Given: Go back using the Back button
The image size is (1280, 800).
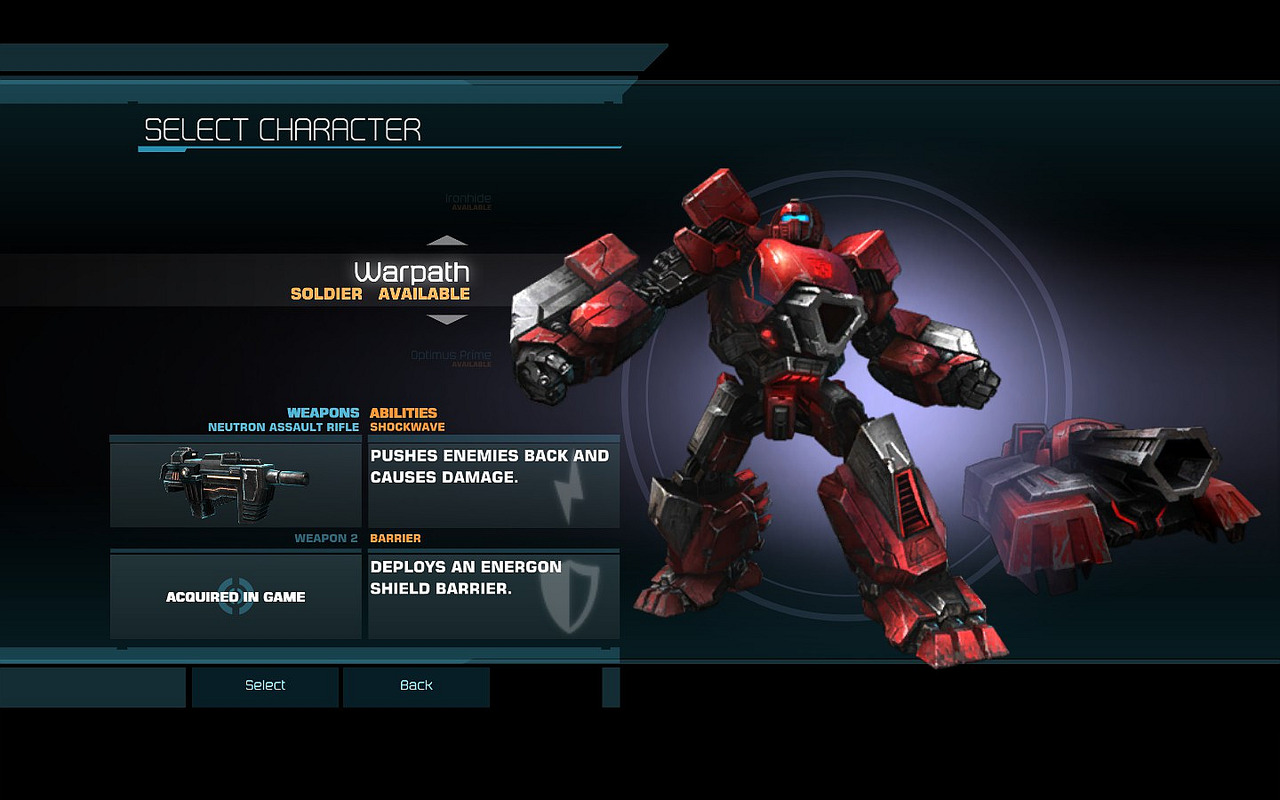Looking at the screenshot, I should [416, 686].
